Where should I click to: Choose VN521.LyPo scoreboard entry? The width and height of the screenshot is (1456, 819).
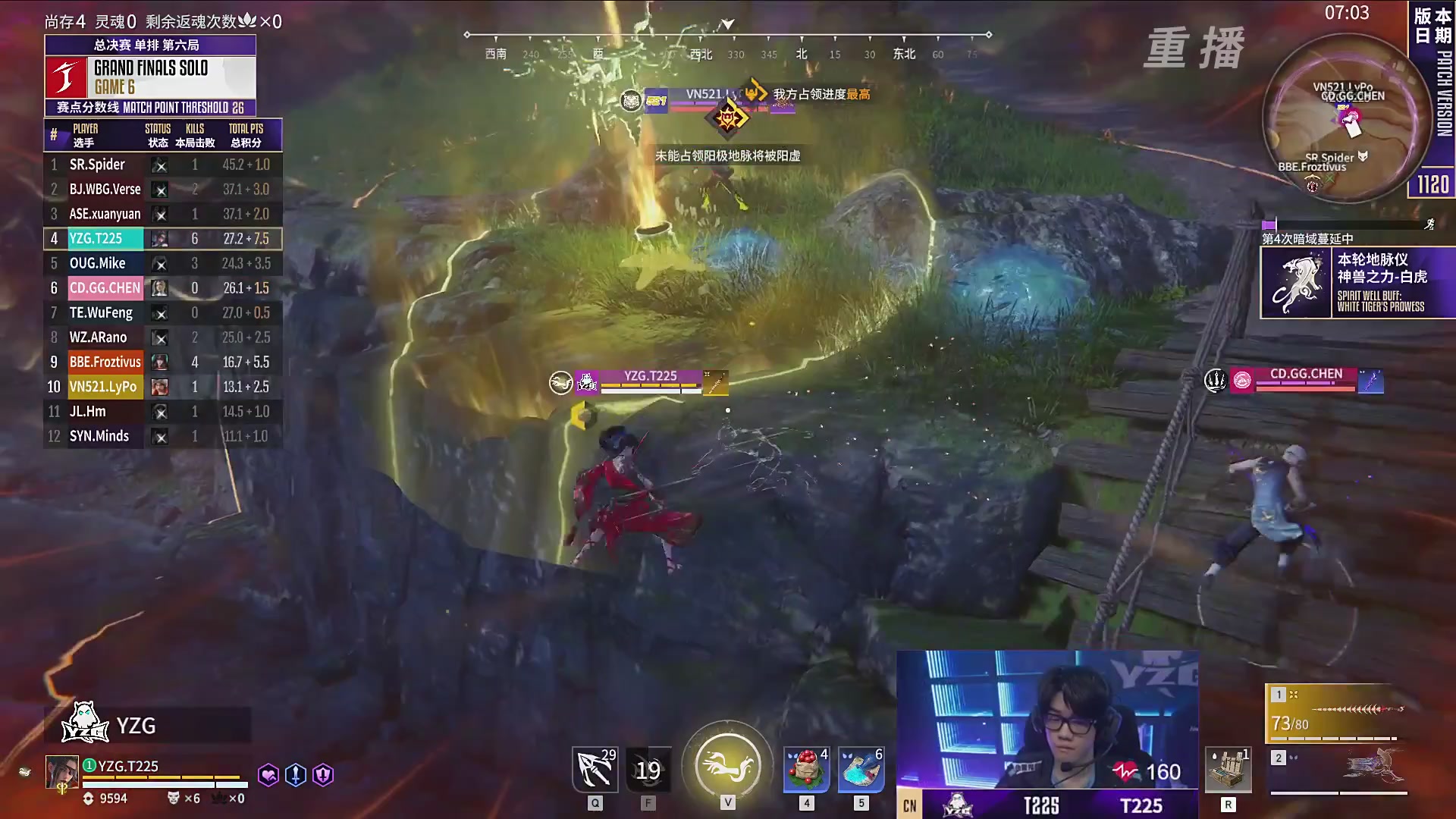[x=162, y=387]
